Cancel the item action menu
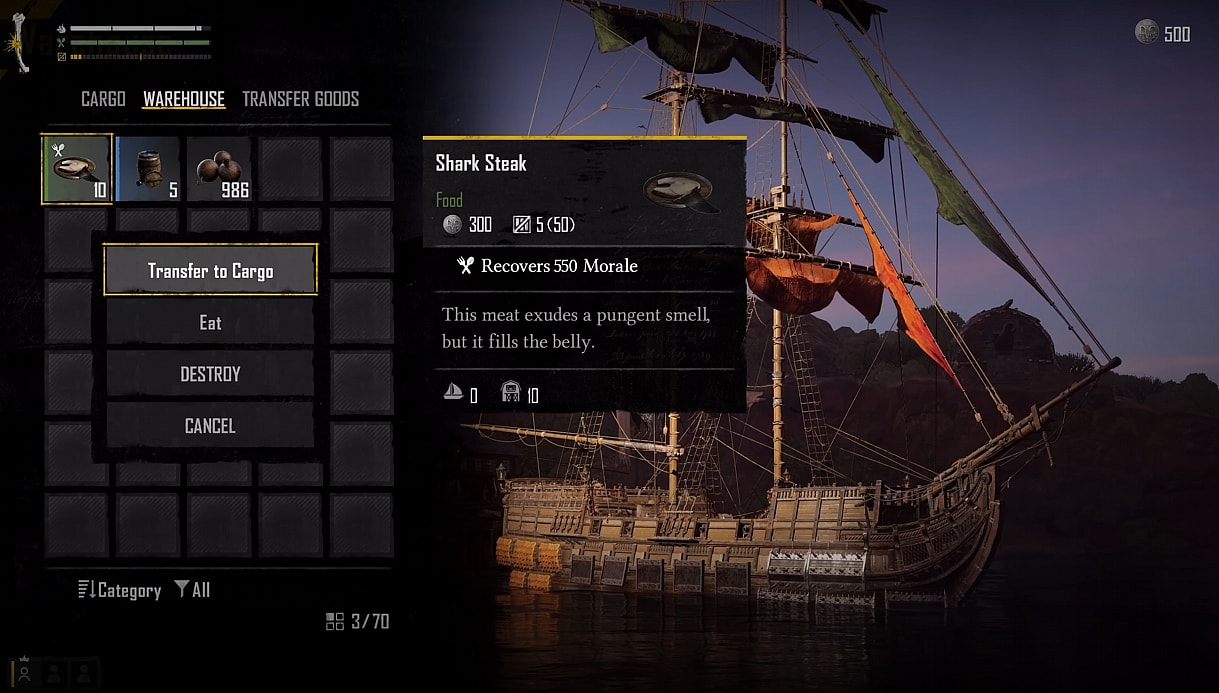1219x693 pixels. coord(210,426)
